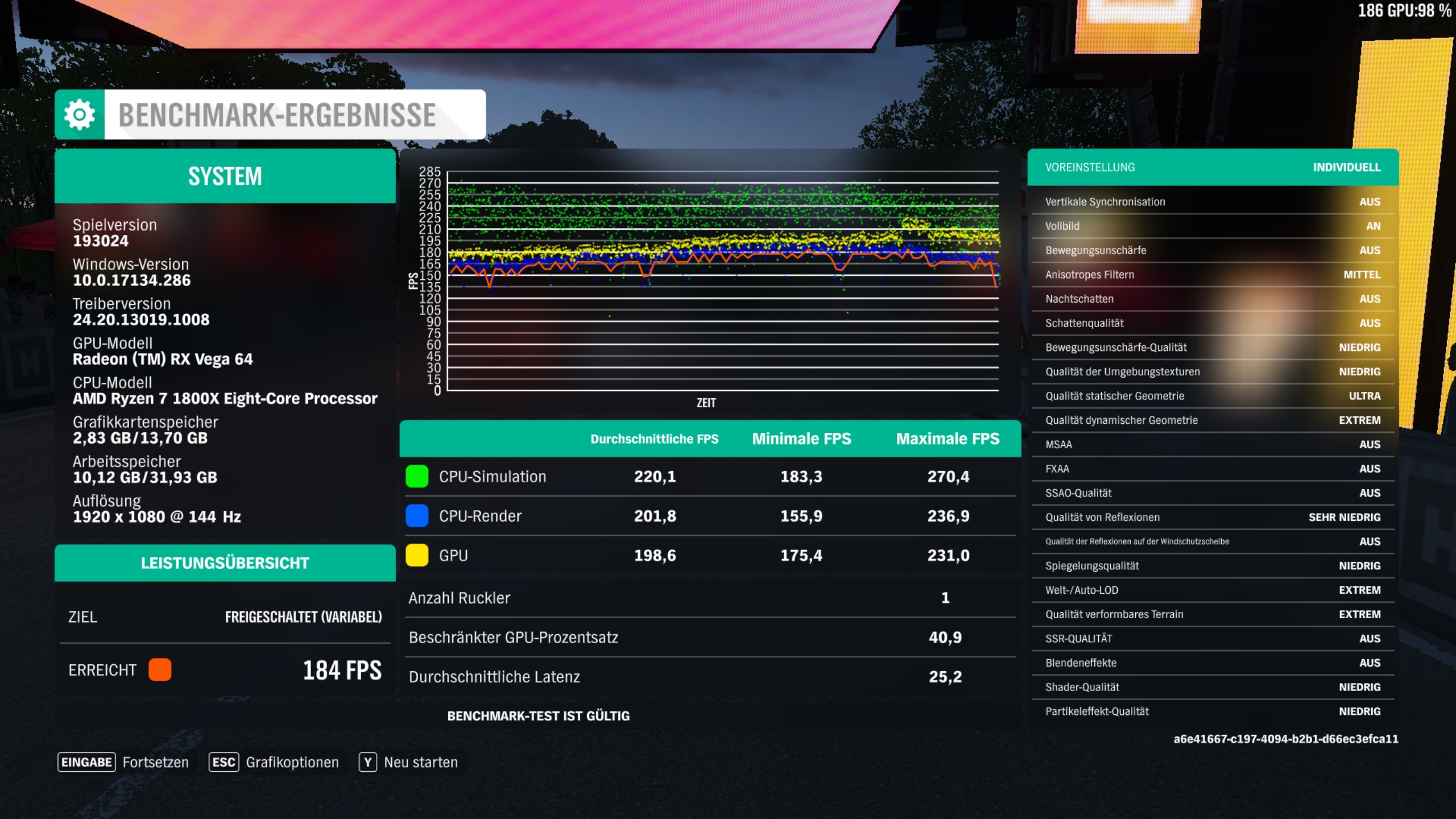Open the MSAA quality setting
Viewport: 1456px width, 819px height.
[x=1211, y=444]
